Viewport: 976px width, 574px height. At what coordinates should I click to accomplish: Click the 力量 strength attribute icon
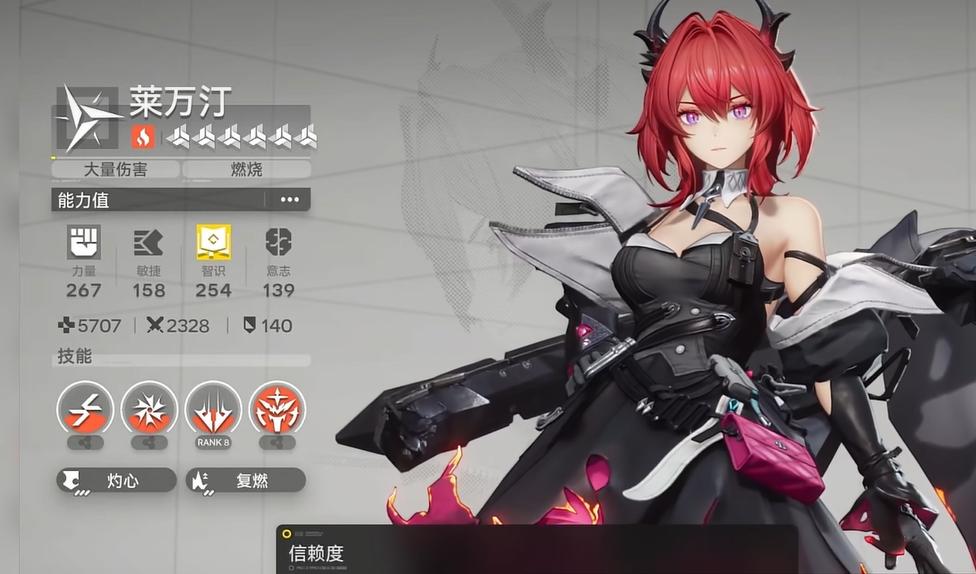84,242
